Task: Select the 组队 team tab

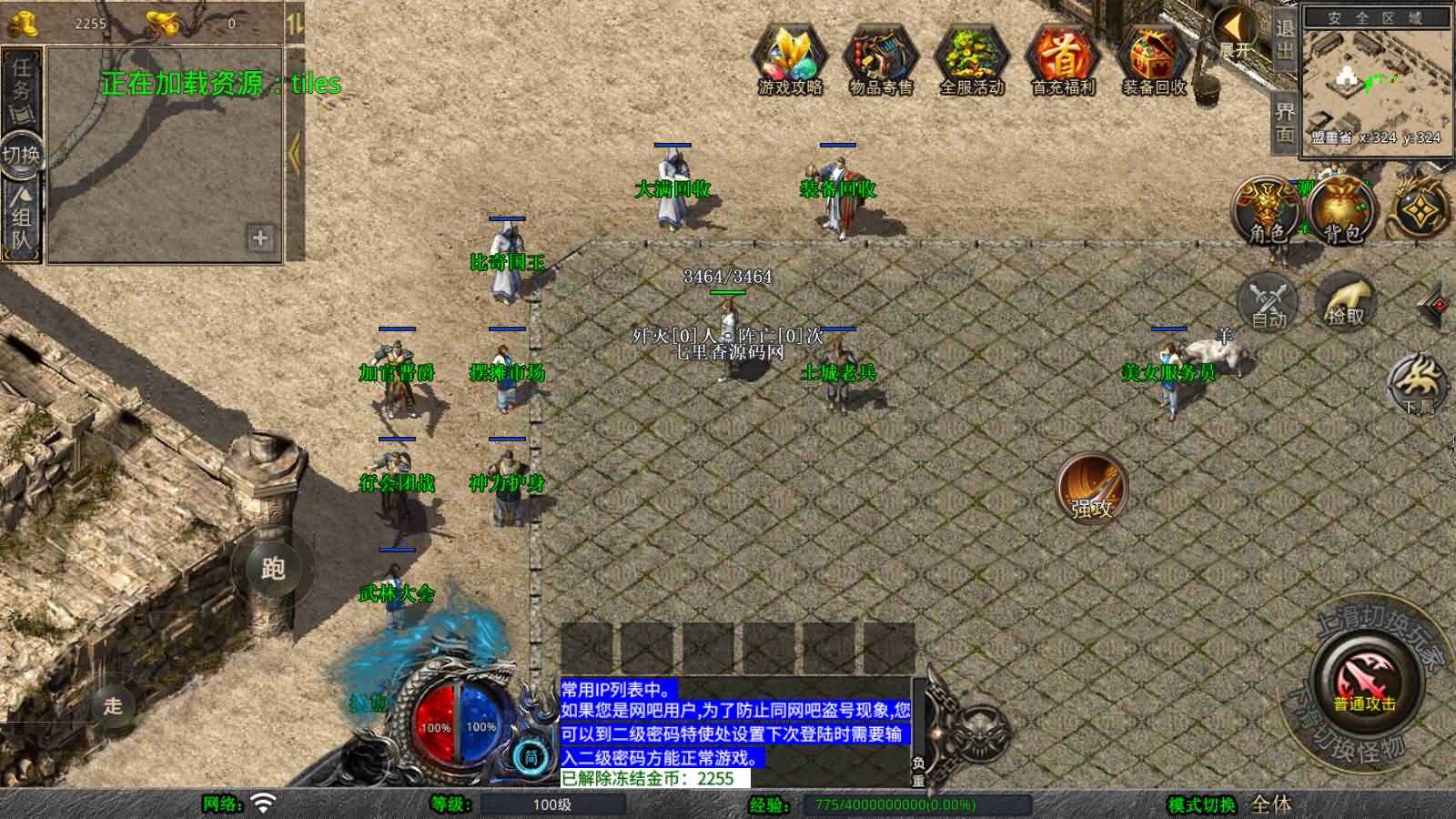Action: click(x=22, y=218)
